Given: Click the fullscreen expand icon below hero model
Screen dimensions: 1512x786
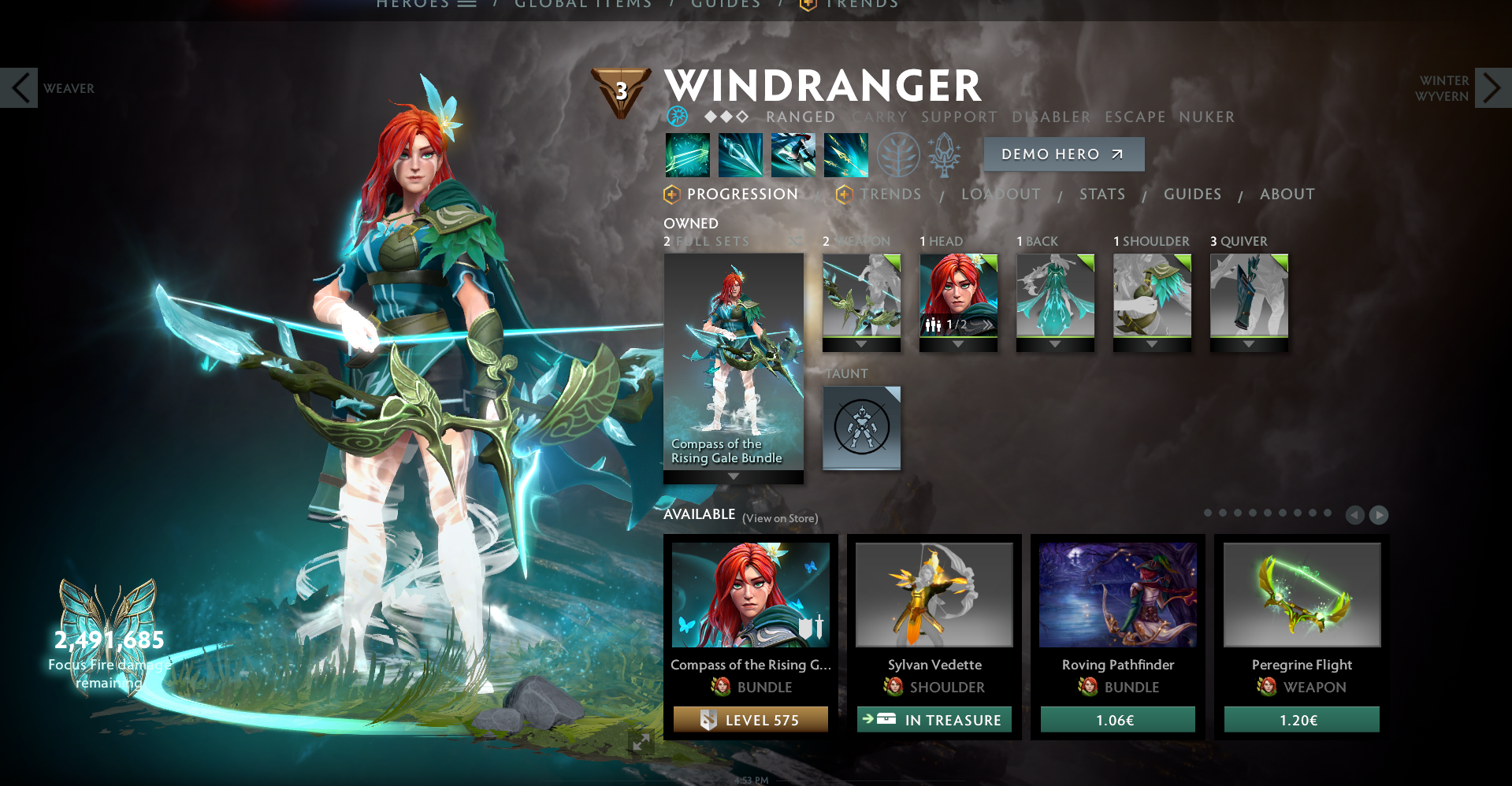Looking at the screenshot, I should [x=643, y=741].
